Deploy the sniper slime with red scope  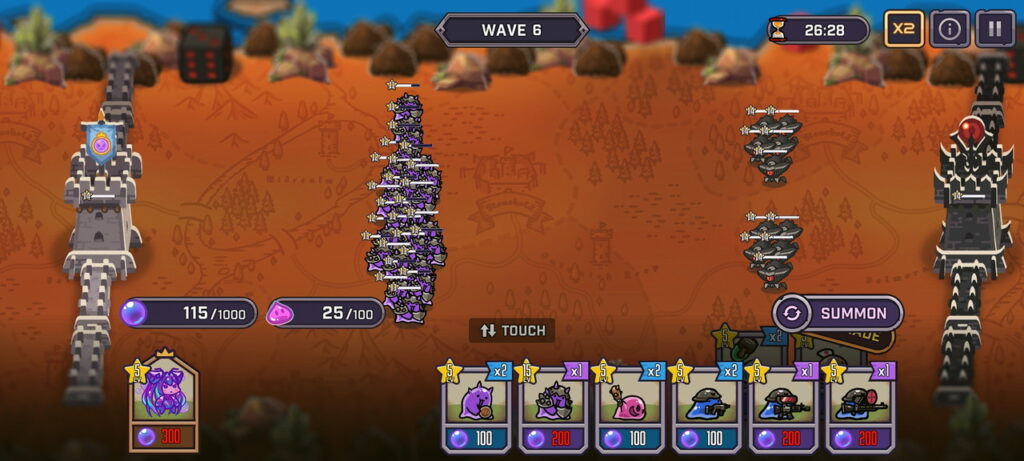point(861,406)
